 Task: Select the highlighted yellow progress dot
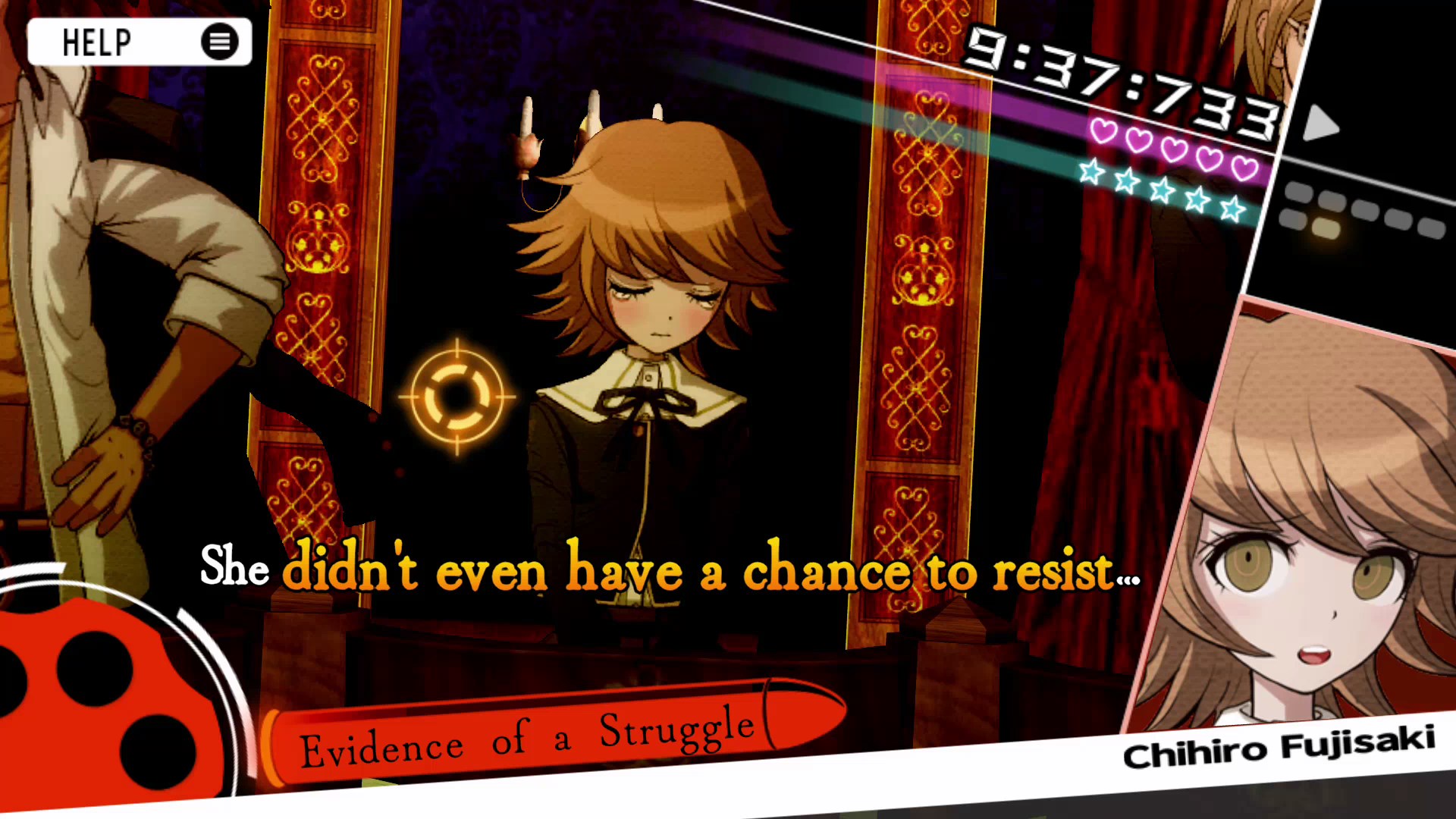(x=1326, y=227)
